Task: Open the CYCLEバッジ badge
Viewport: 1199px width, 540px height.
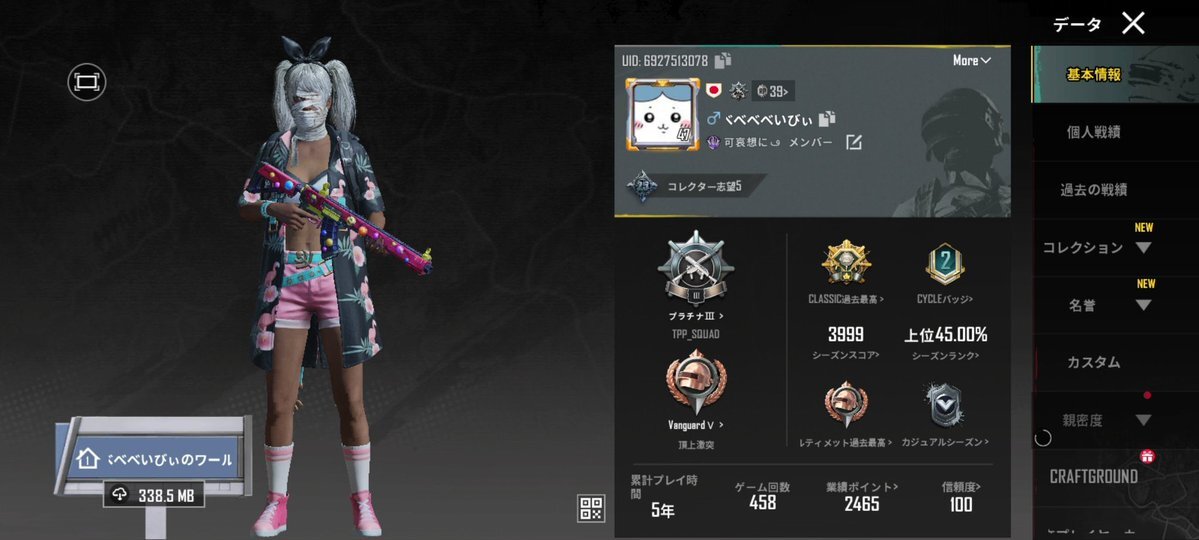Action: [945, 267]
